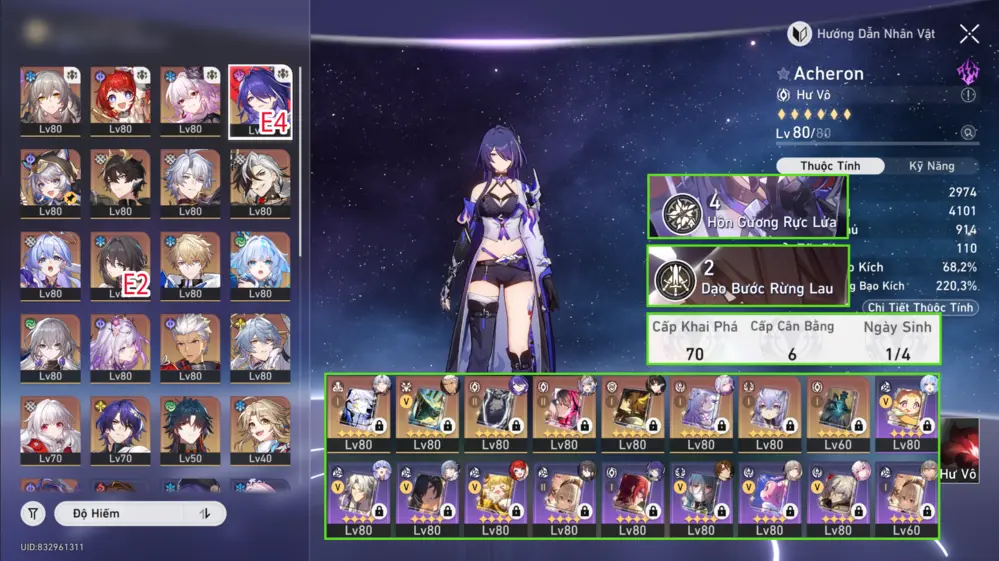This screenshot has width=999, height=561.
Task: Click the magnifier icon beside the level
Action: 968,133
